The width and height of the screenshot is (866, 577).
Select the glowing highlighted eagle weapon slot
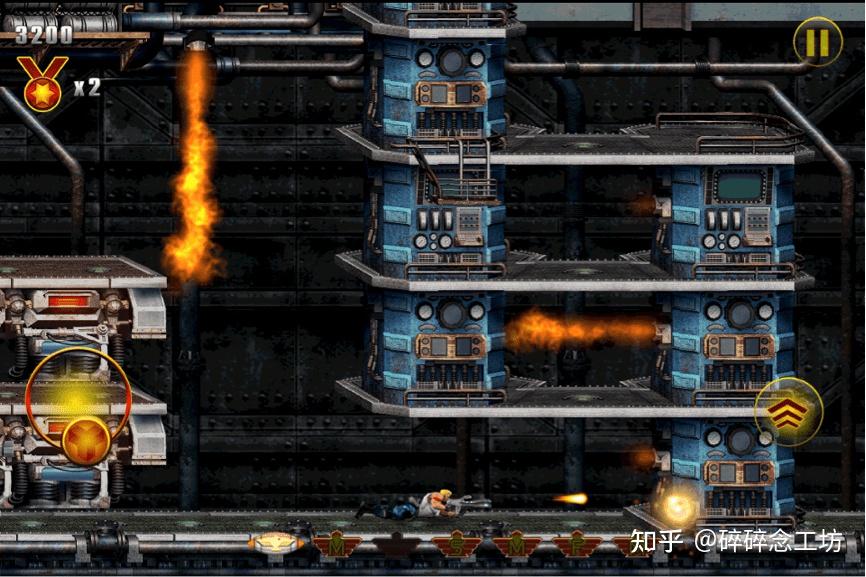273,544
